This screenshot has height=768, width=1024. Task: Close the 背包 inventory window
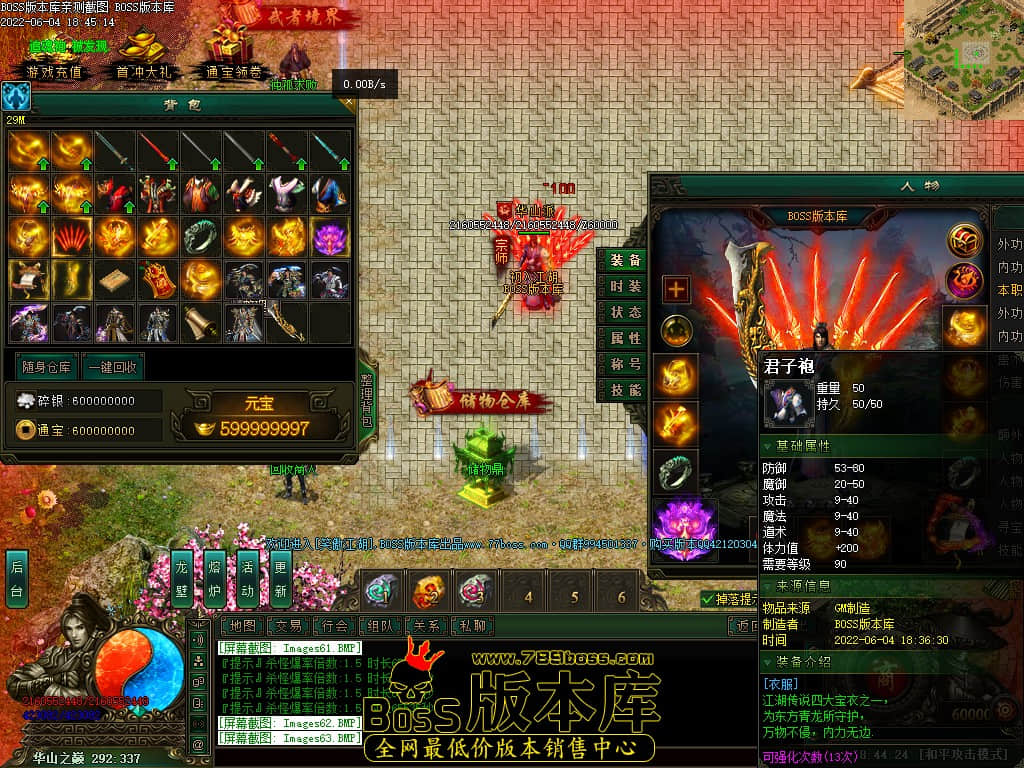(x=348, y=101)
